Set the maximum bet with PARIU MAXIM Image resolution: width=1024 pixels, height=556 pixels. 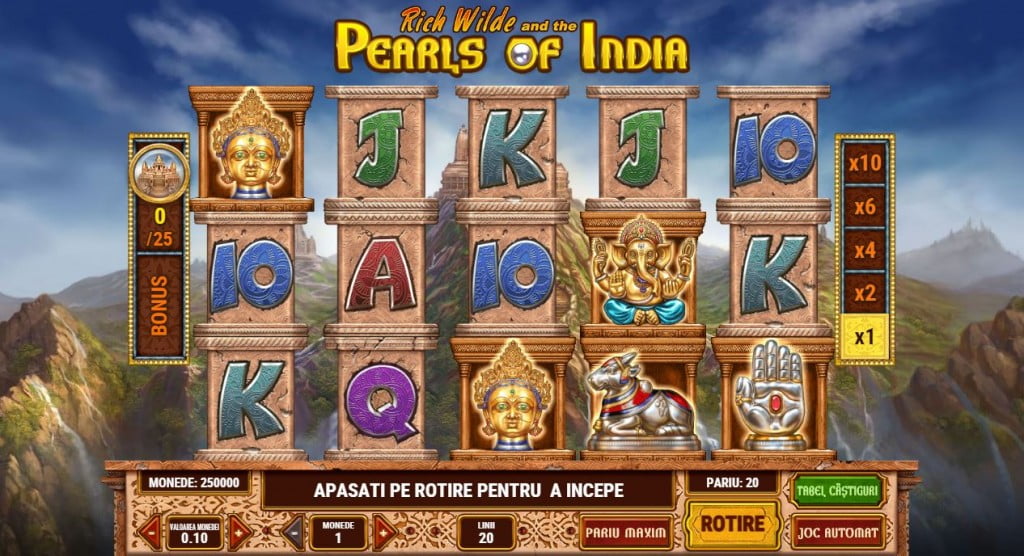coord(625,530)
